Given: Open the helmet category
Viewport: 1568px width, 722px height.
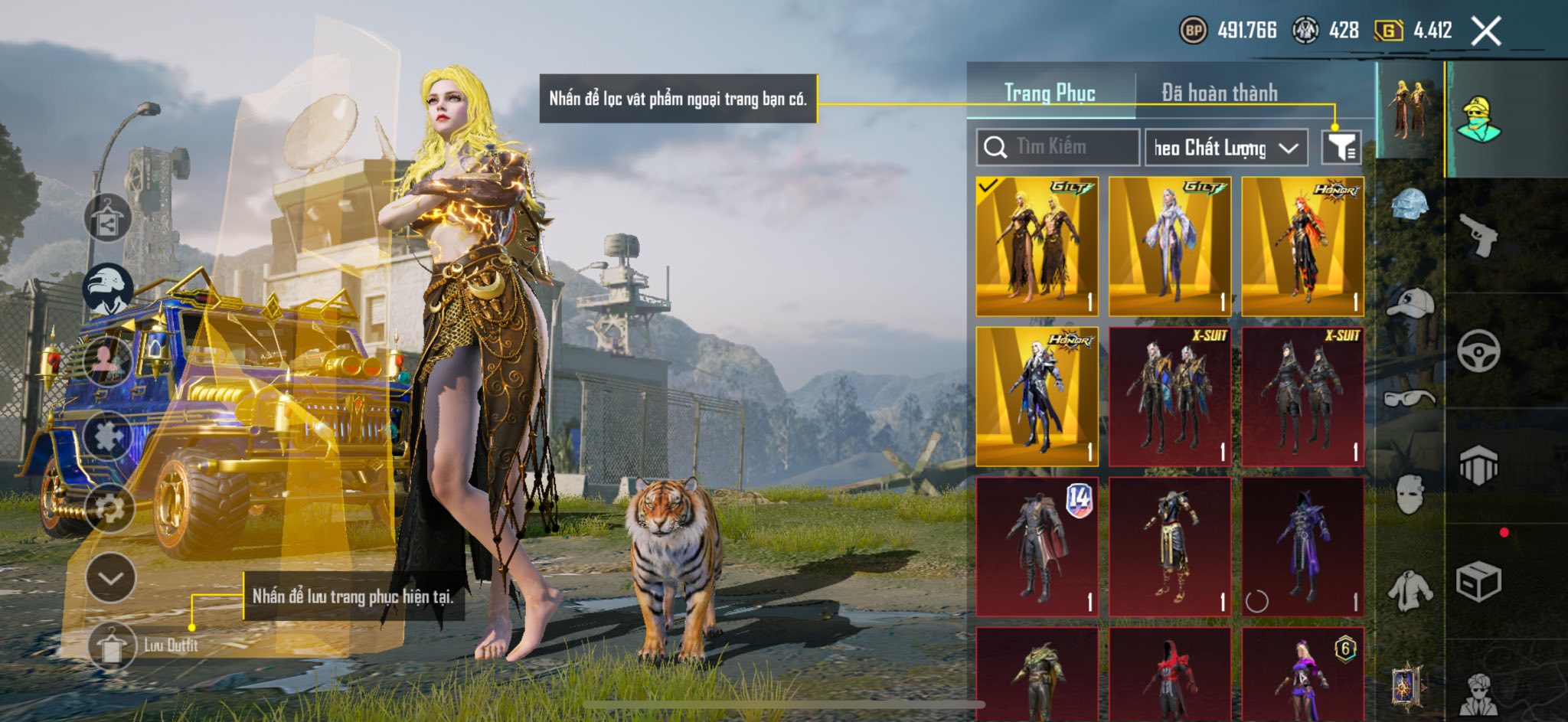Looking at the screenshot, I should pos(1409,204).
